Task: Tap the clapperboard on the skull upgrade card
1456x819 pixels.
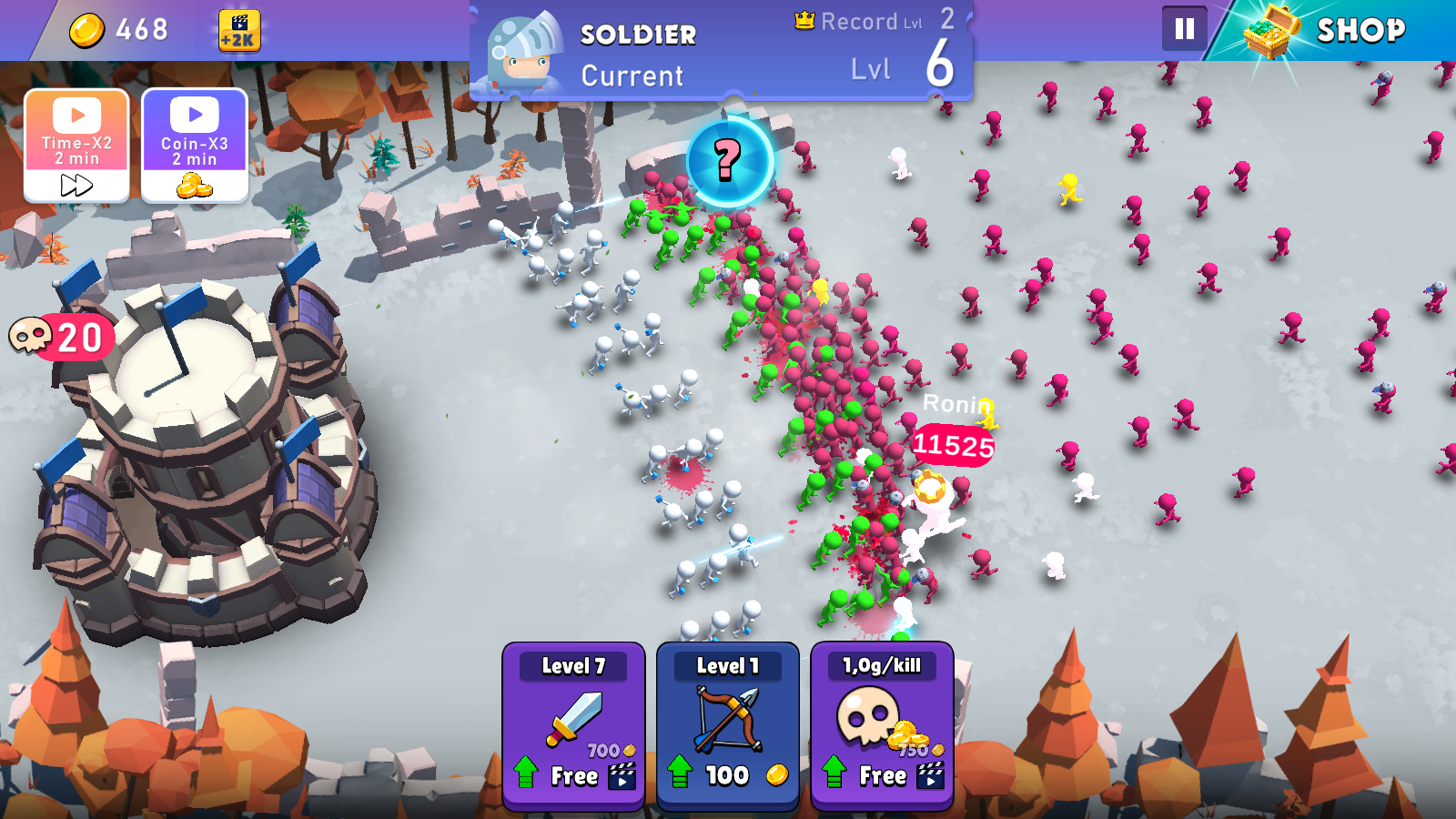Action: pyautogui.click(x=929, y=776)
